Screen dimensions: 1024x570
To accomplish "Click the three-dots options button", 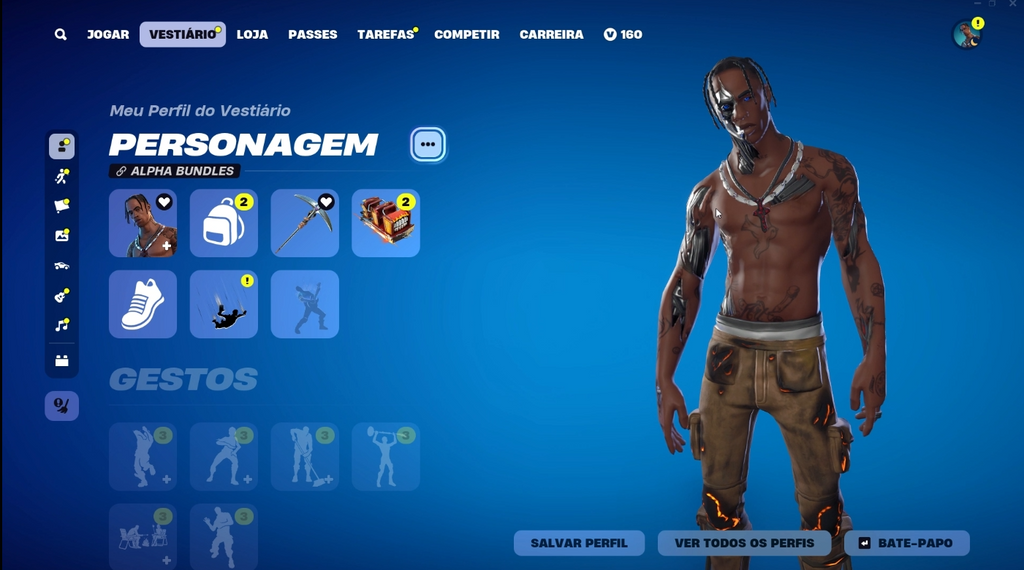I will pyautogui.click(x=428, y=145).
